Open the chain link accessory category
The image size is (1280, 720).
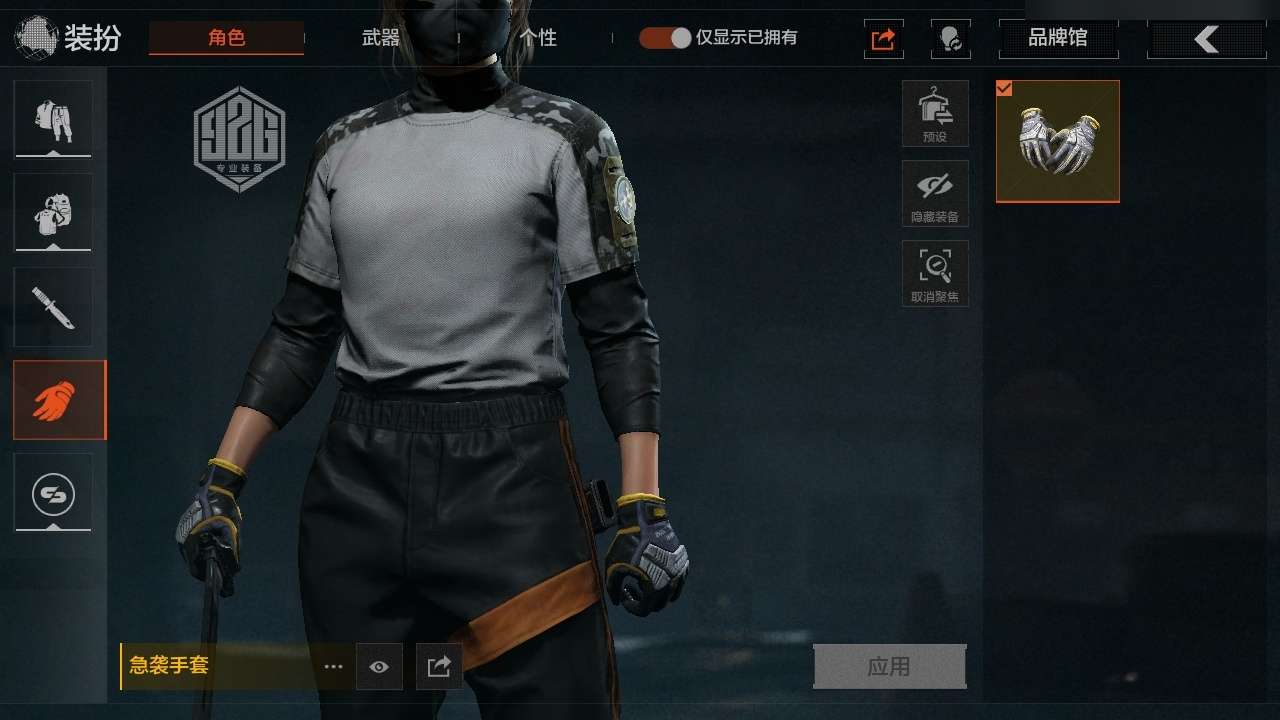53,492
